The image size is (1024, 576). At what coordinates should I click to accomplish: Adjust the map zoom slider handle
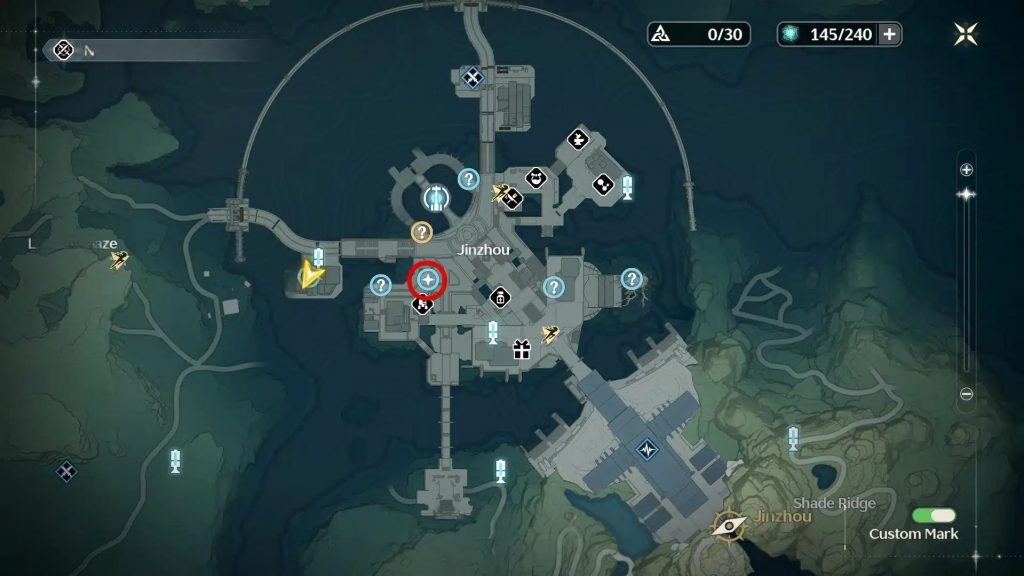click(966, 194)
